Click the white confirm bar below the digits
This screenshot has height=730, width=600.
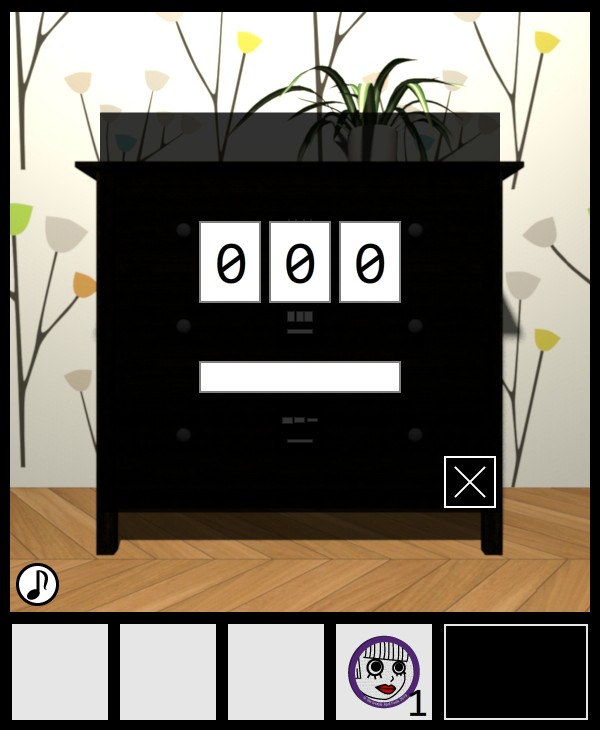pyautogui.click(x=300, y=377)
